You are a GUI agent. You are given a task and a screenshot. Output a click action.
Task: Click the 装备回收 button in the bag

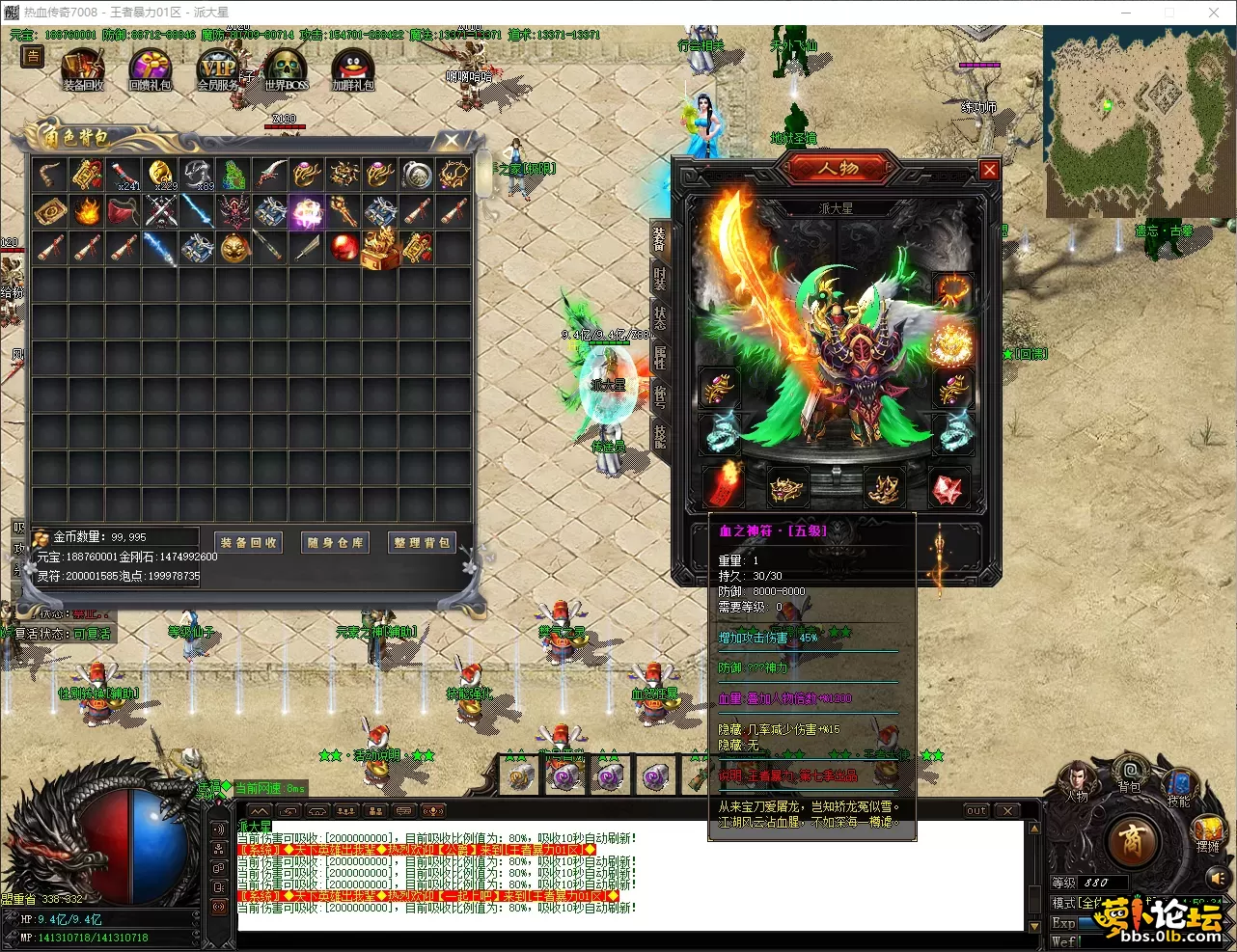point(248,542)
